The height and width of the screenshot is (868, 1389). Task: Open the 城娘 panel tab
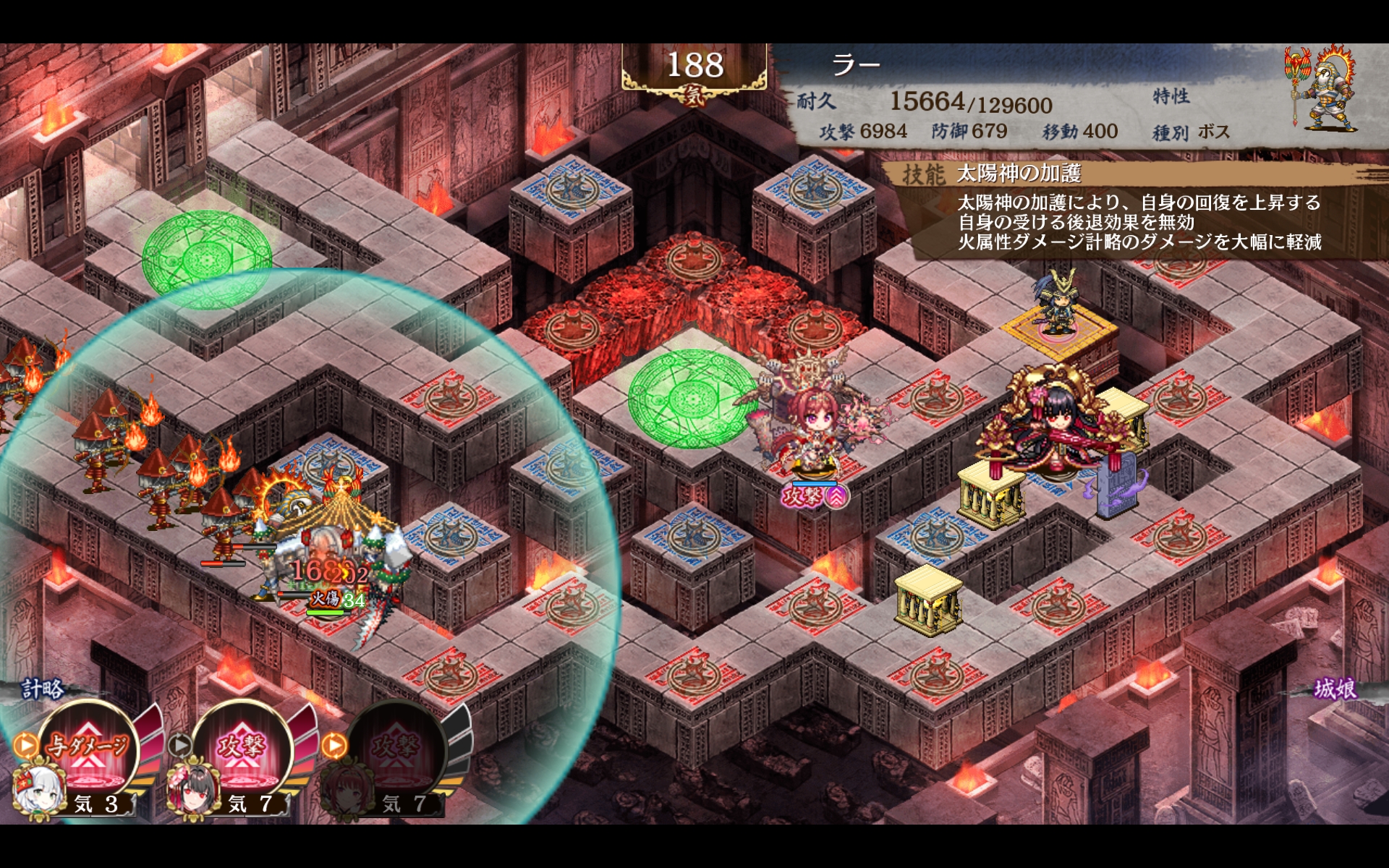pos(1335,688)
